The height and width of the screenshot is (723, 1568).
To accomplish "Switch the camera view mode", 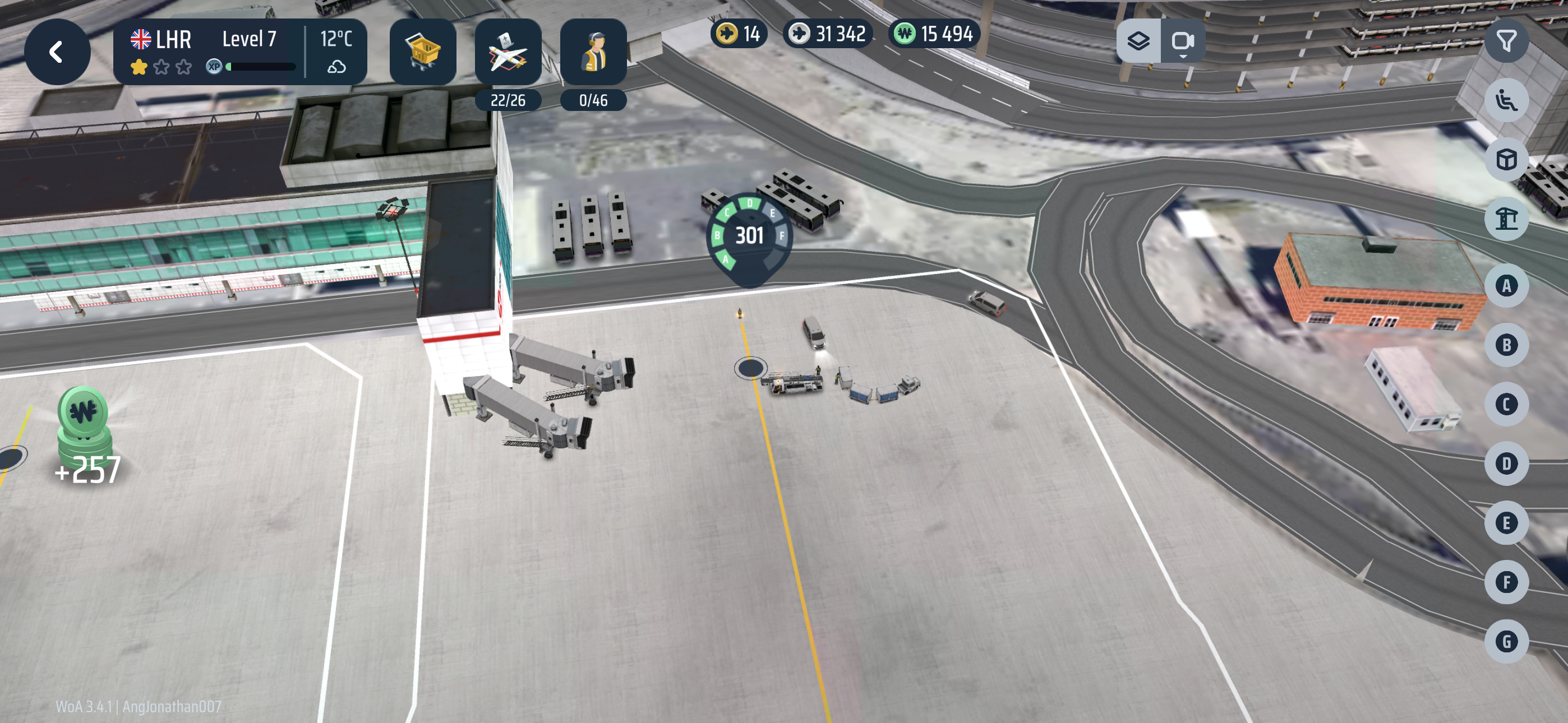I will [x=1182, y=41].
